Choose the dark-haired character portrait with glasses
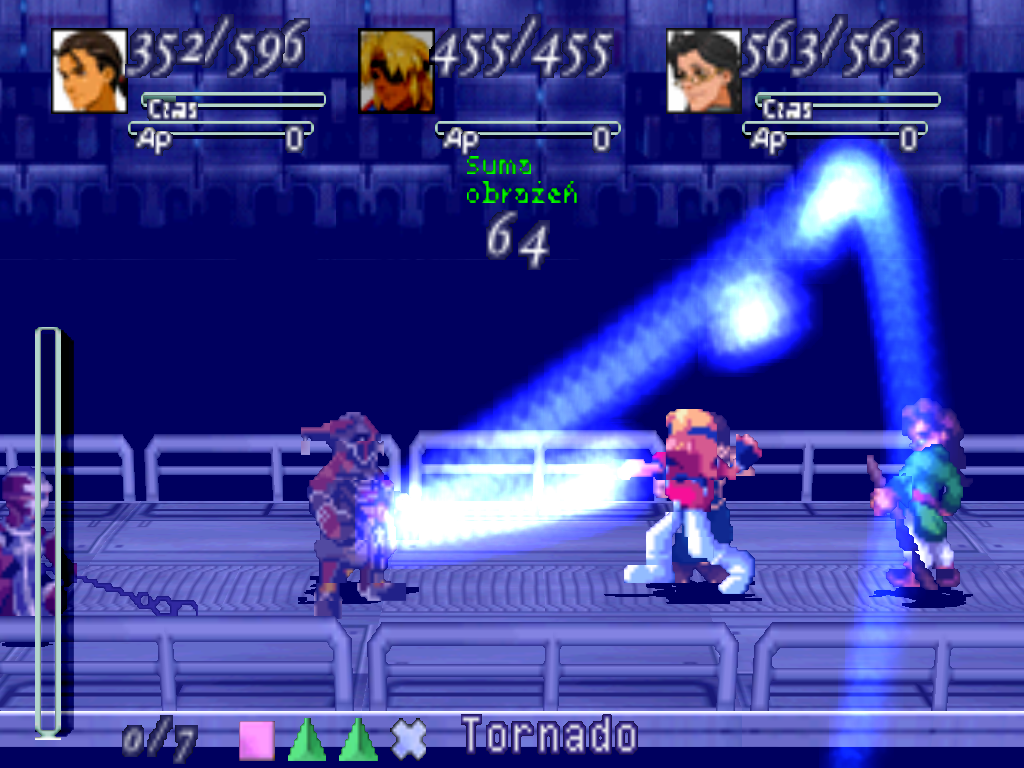 (x=704, y=70)
